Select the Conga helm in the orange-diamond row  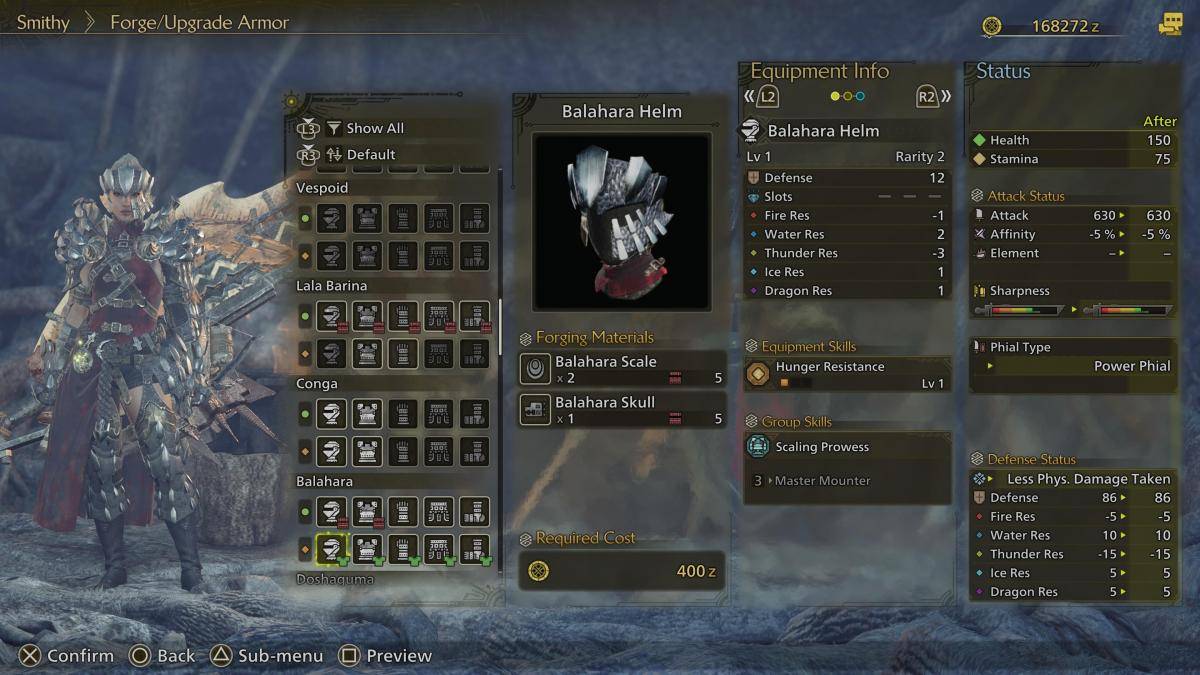coord(331,450)
